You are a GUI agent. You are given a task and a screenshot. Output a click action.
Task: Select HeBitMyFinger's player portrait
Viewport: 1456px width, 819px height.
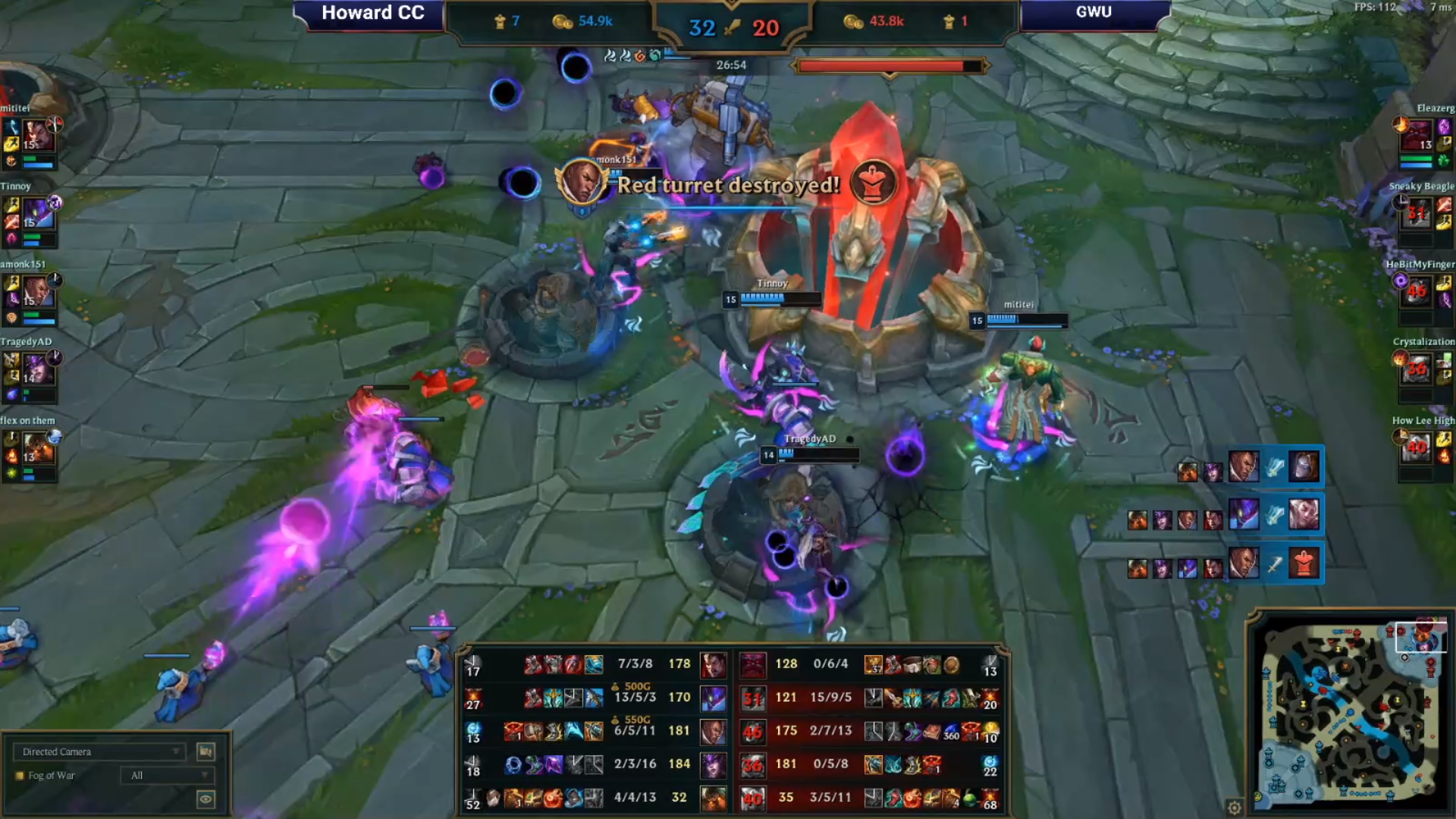click(x=1417, y=292)
